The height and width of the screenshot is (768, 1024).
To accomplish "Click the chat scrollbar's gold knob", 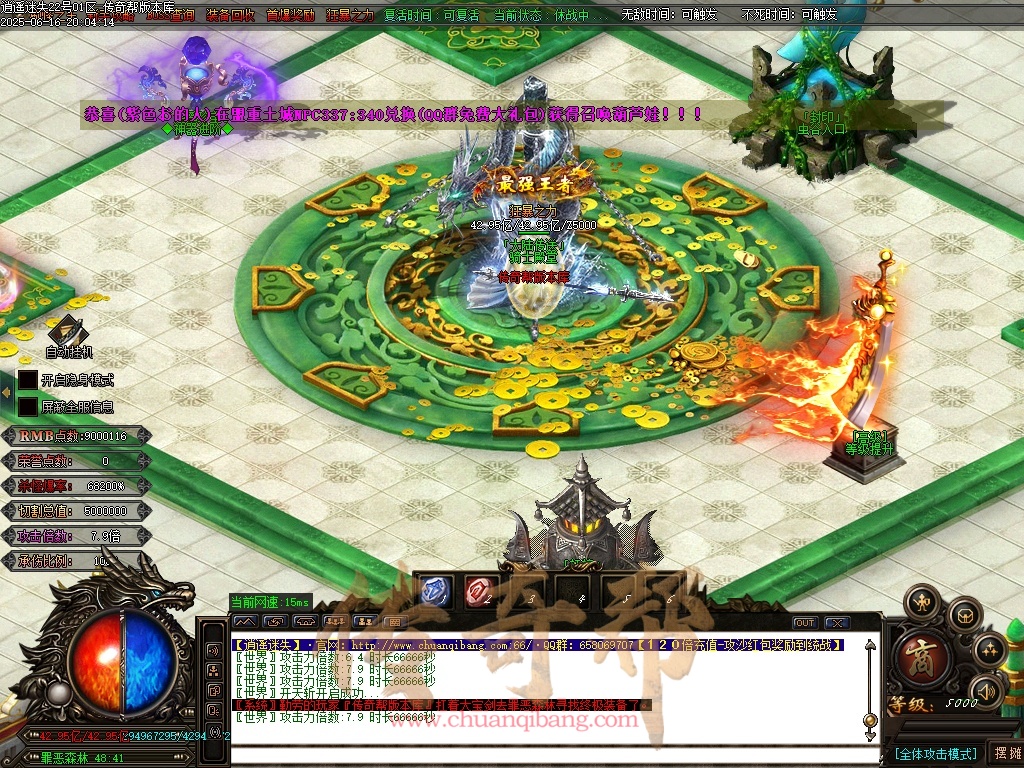I will [x=870, y=719].
